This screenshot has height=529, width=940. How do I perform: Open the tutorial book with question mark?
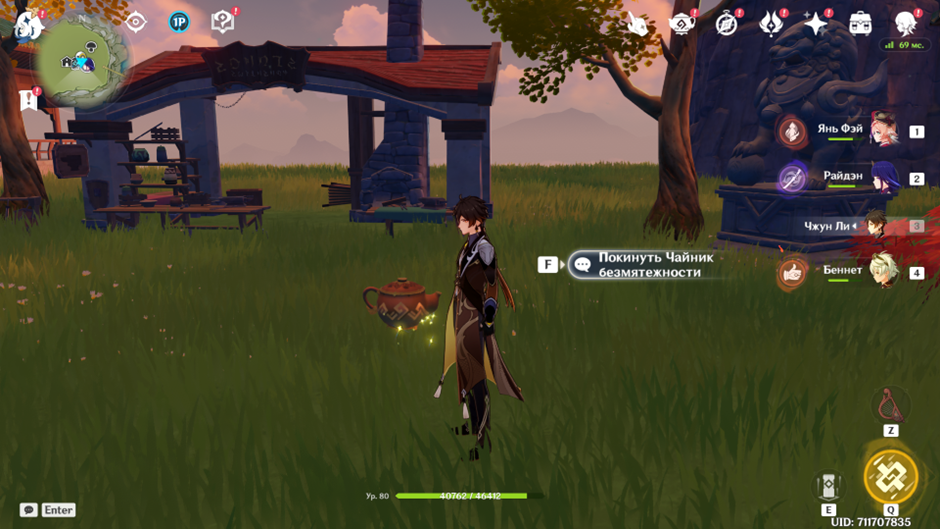pyautogui.click(x=222, y=22)
